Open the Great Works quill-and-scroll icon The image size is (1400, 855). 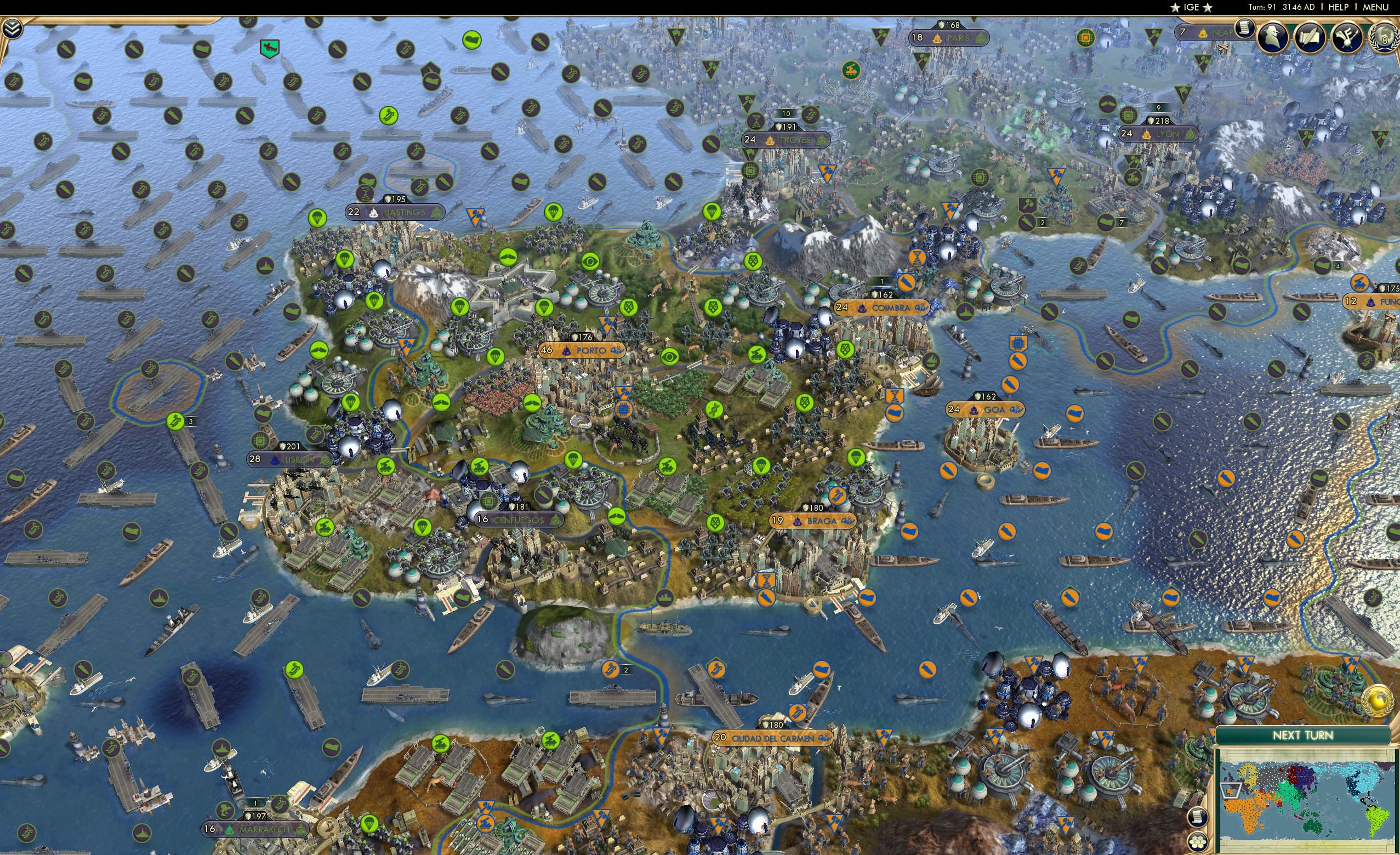coord(1309,37)
